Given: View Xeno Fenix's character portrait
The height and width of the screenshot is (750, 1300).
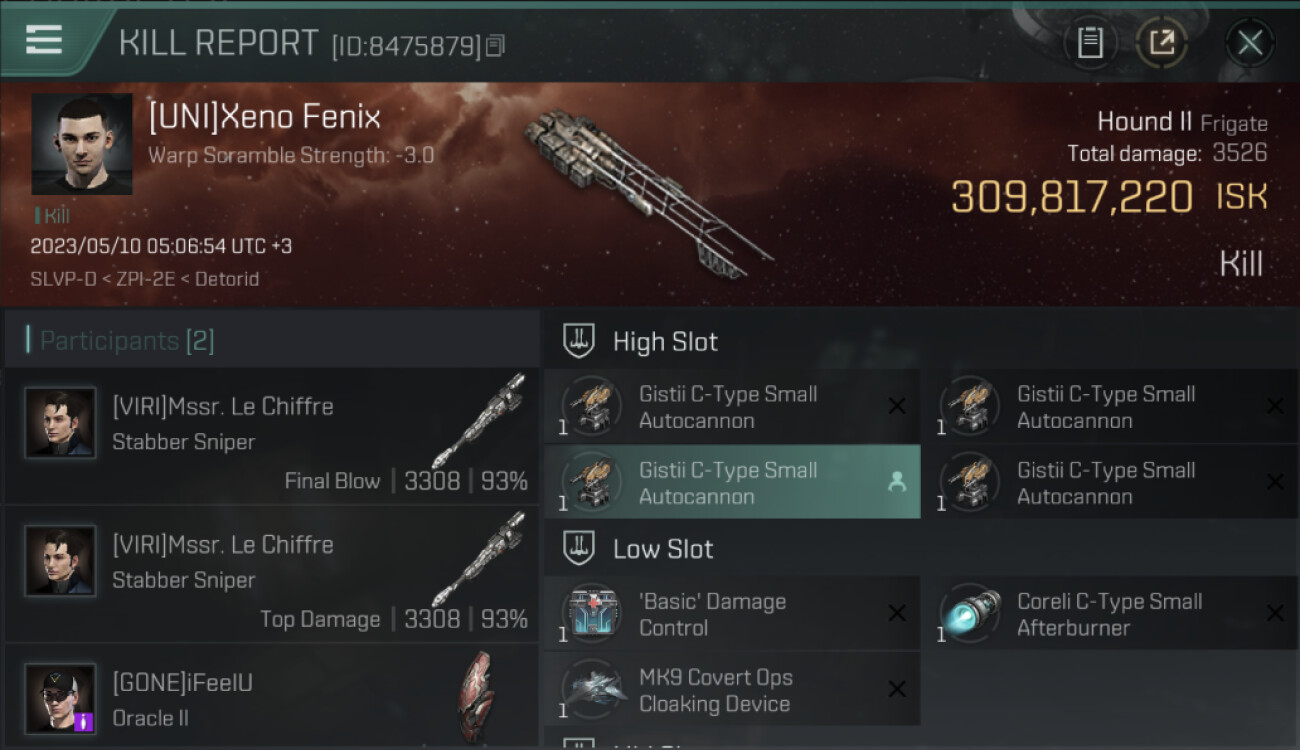Looking at the screenshot, I should pos(82,144).
